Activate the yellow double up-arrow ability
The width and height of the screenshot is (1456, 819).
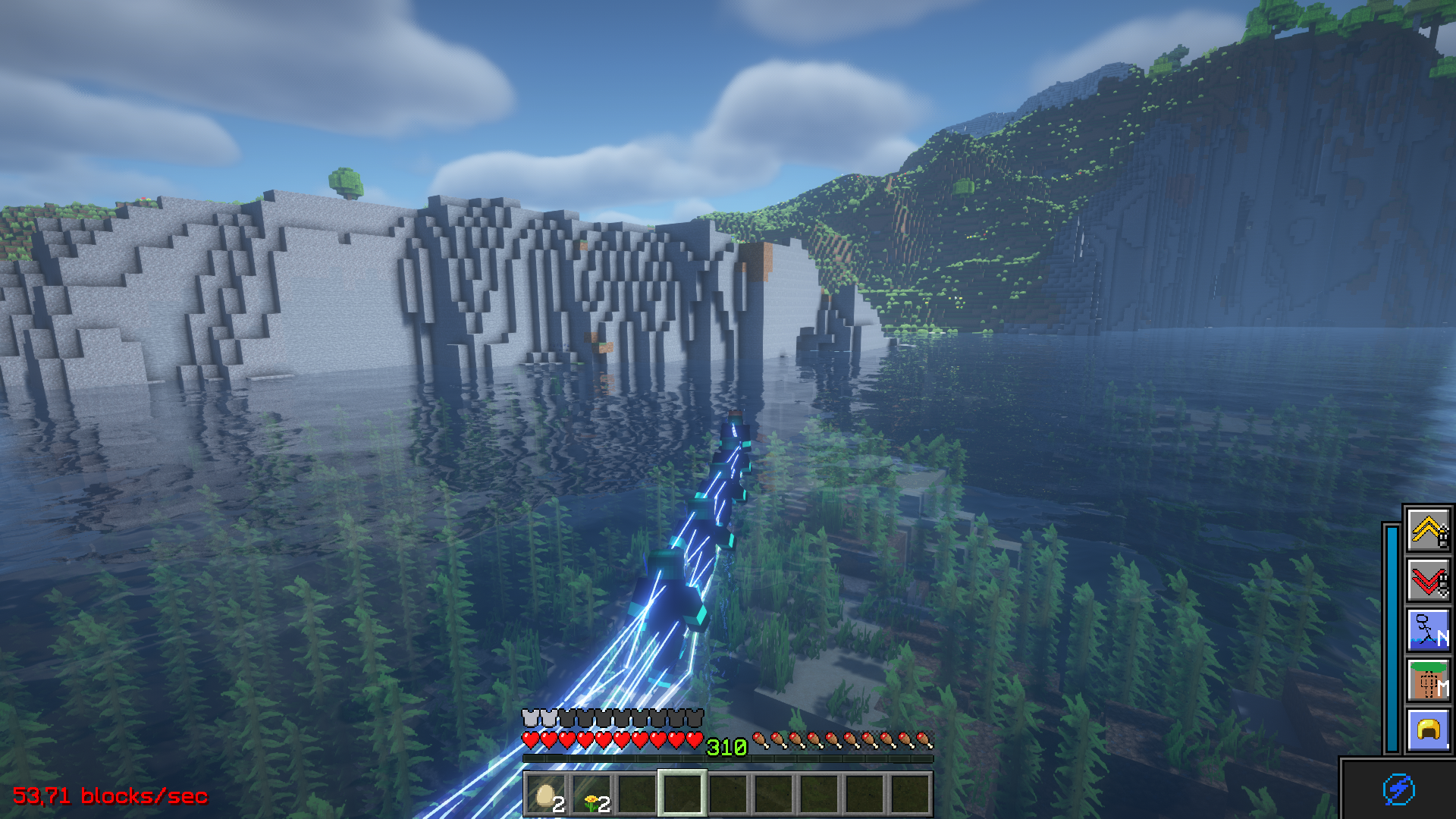click(x=1428, y=529)
